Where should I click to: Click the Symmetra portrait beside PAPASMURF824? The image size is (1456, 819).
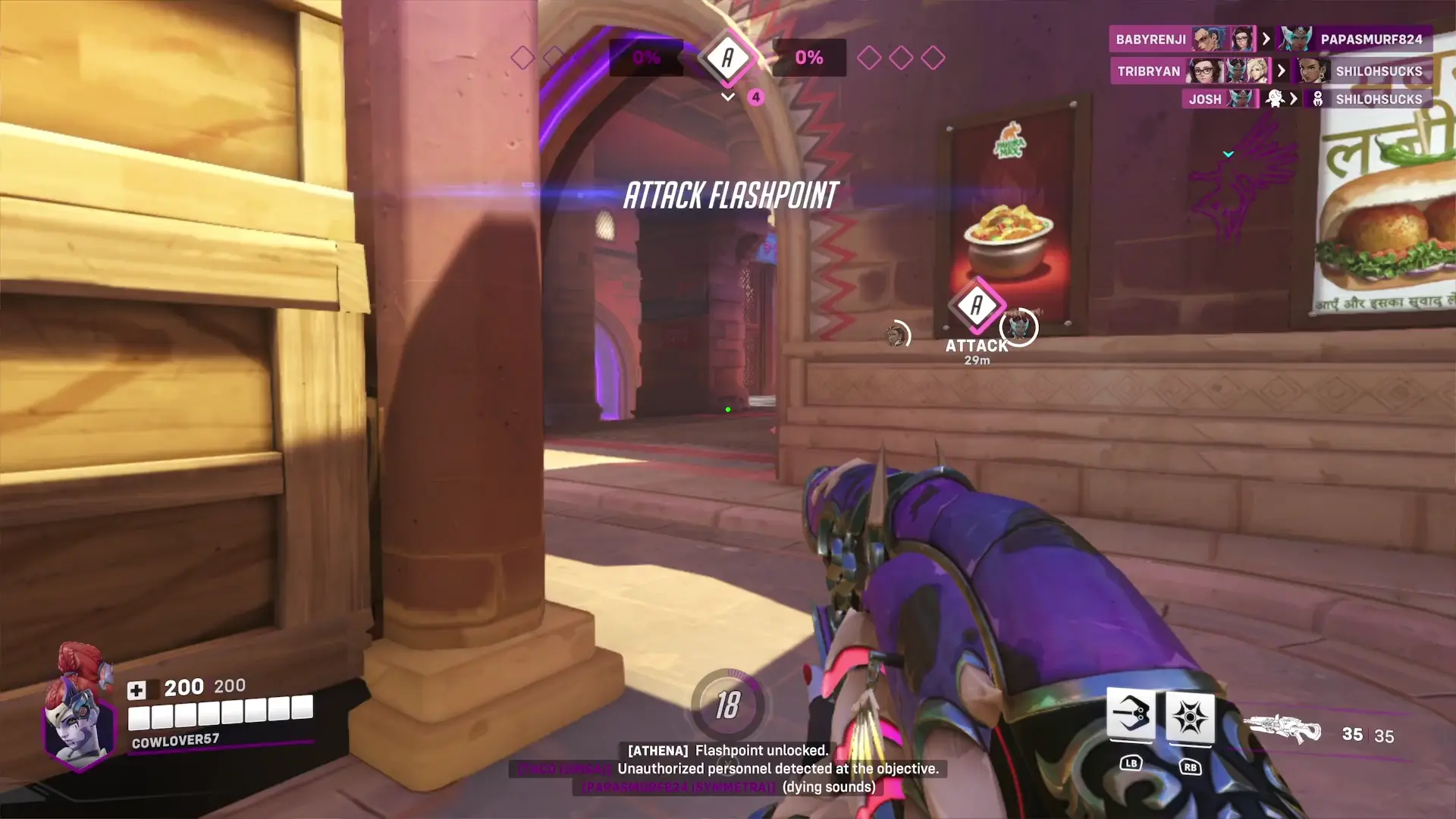click(1298, 39)
